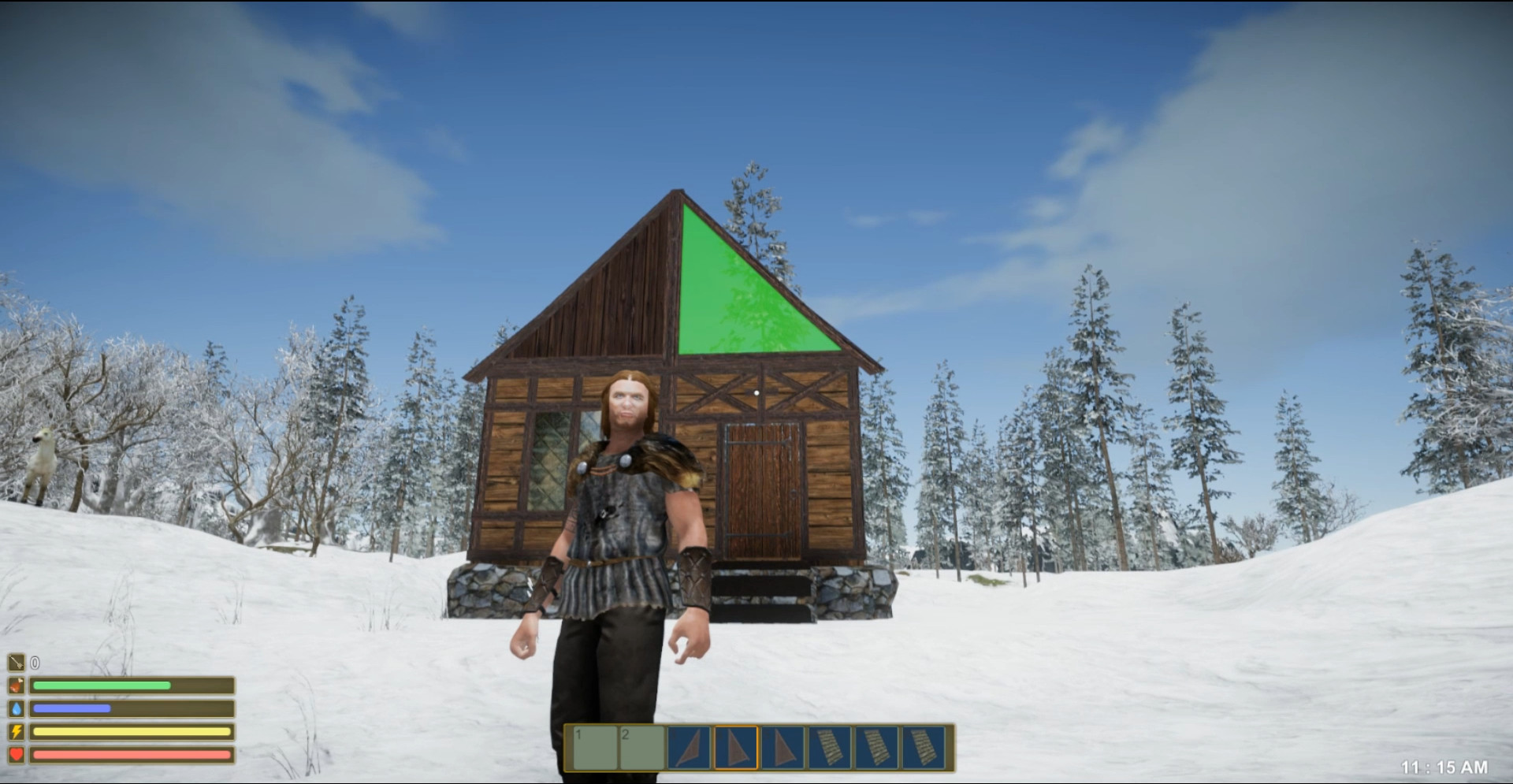Screen dimensions: 1513x784
Task: Select the currently highlighted roof piece slot
Action: click(x=734, y=747)
